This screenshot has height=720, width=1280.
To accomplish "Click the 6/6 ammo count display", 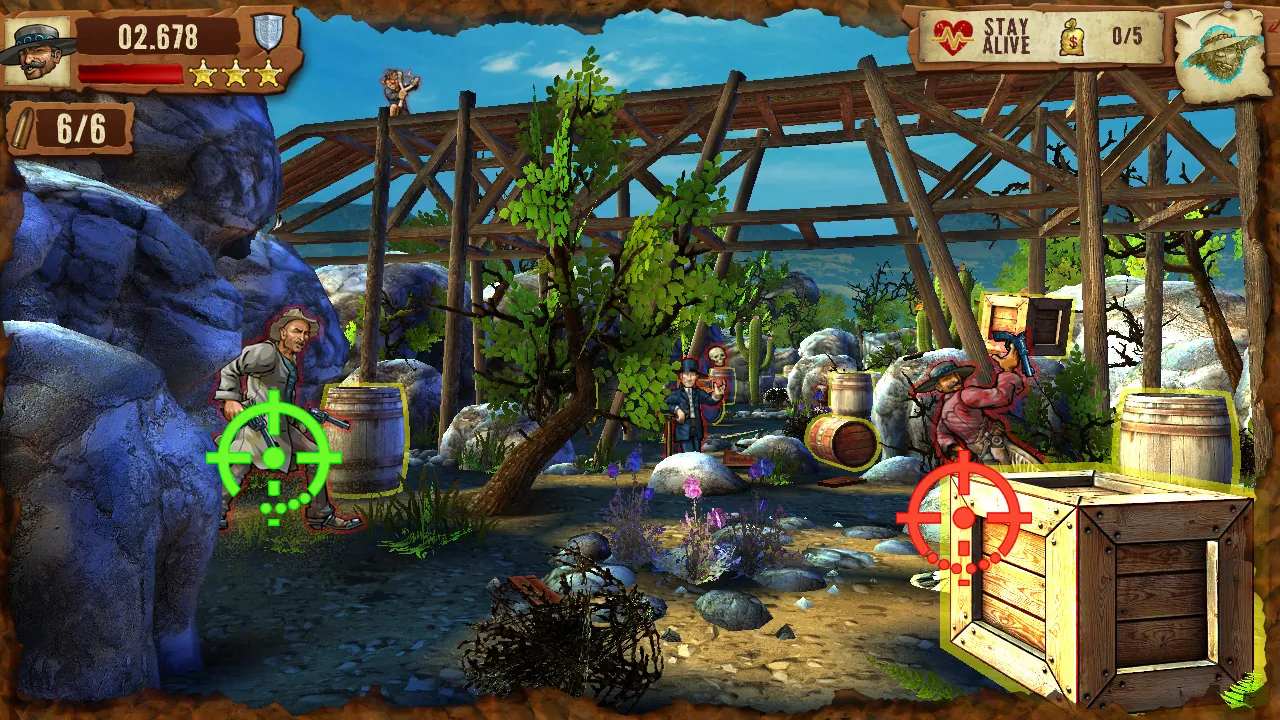I will click(80, 128).
